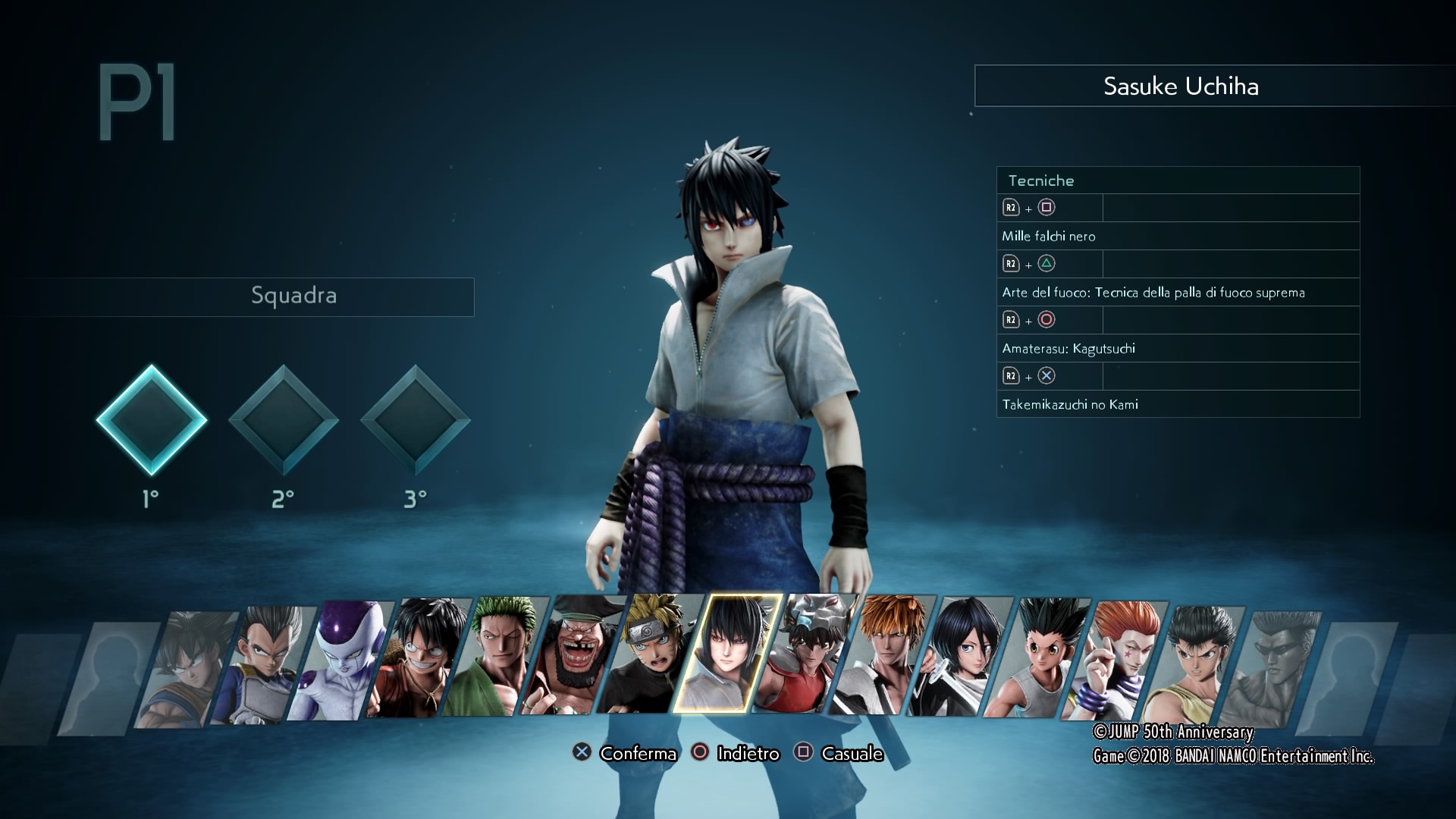Click the highlighted Sasuke portrait
1456x819 pixels.
click(727, 654)
